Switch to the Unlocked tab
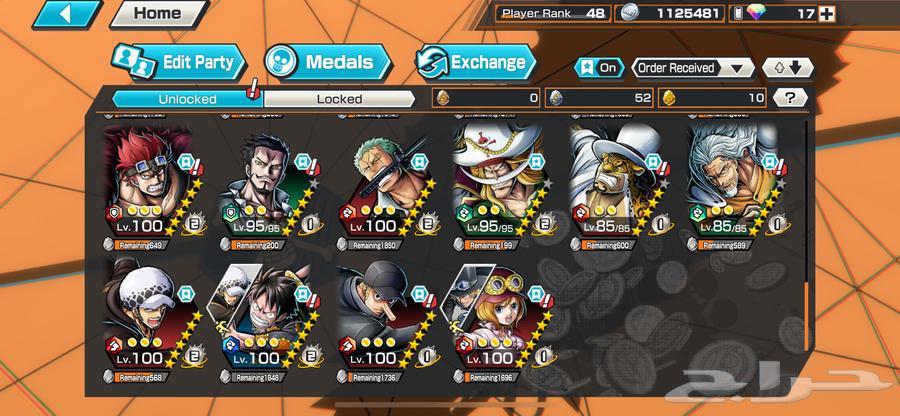The height and width of the screenshot is (416, 900). click(180, 98)
